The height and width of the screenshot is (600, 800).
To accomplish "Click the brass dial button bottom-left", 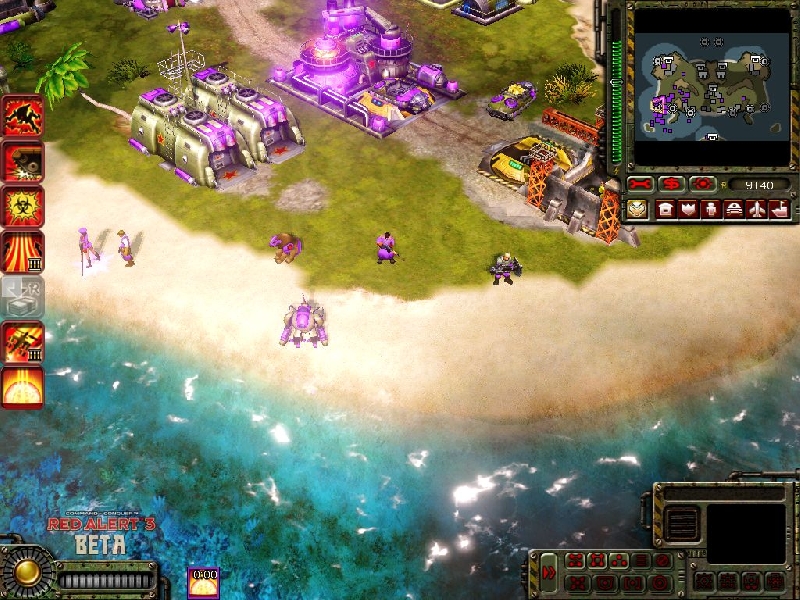I will [27, 572].
